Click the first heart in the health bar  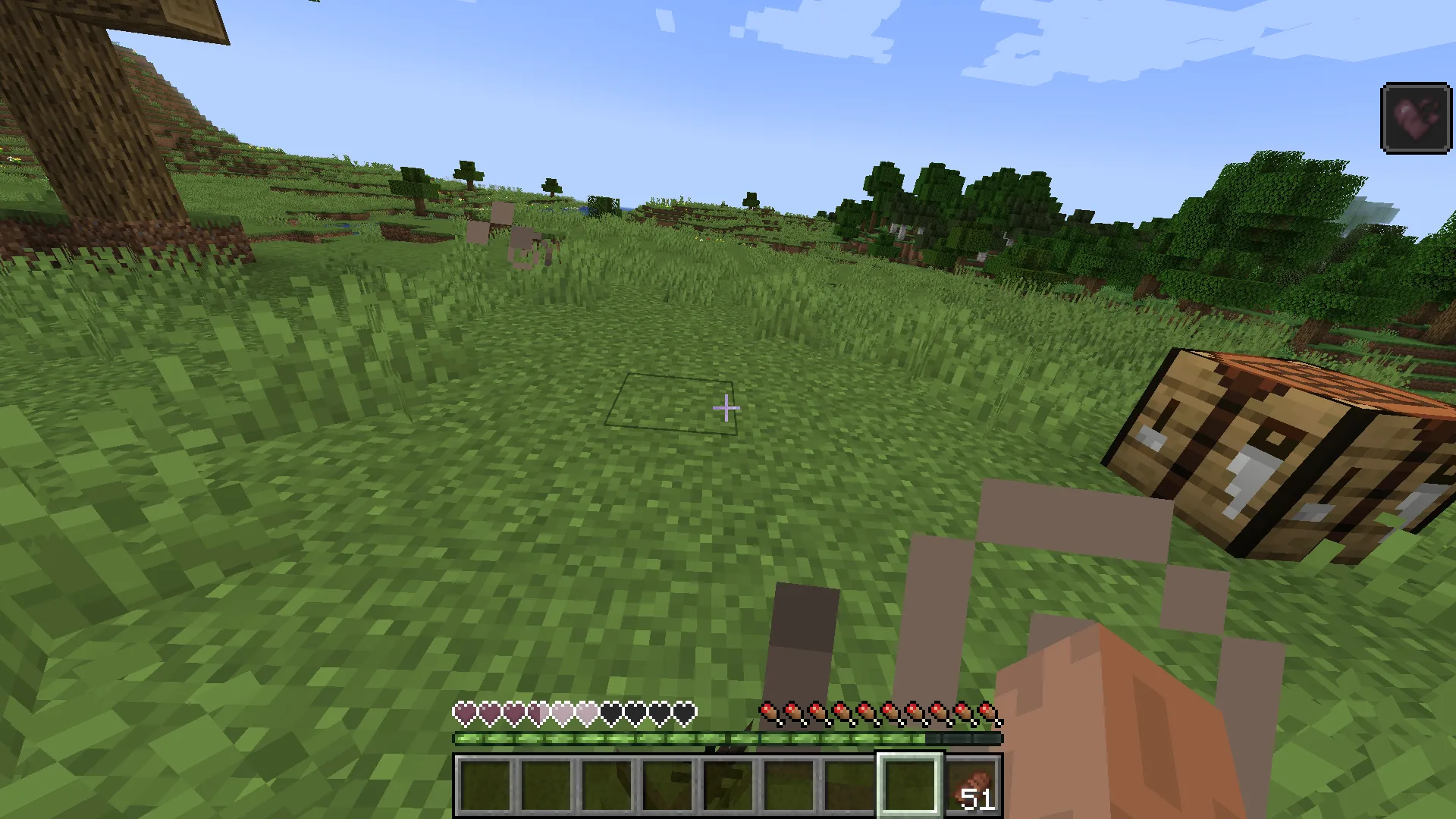(x=463, y=714)
